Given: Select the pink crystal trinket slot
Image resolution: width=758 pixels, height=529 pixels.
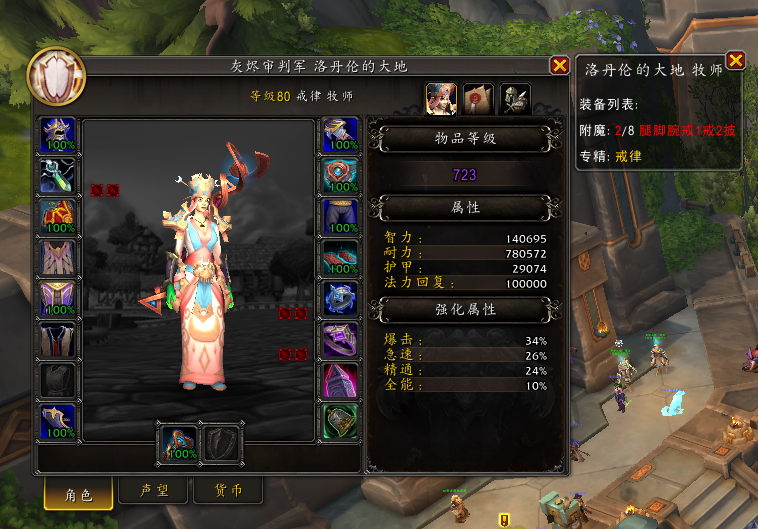Looking at the screenshot, I should click(x=340, y=380).
